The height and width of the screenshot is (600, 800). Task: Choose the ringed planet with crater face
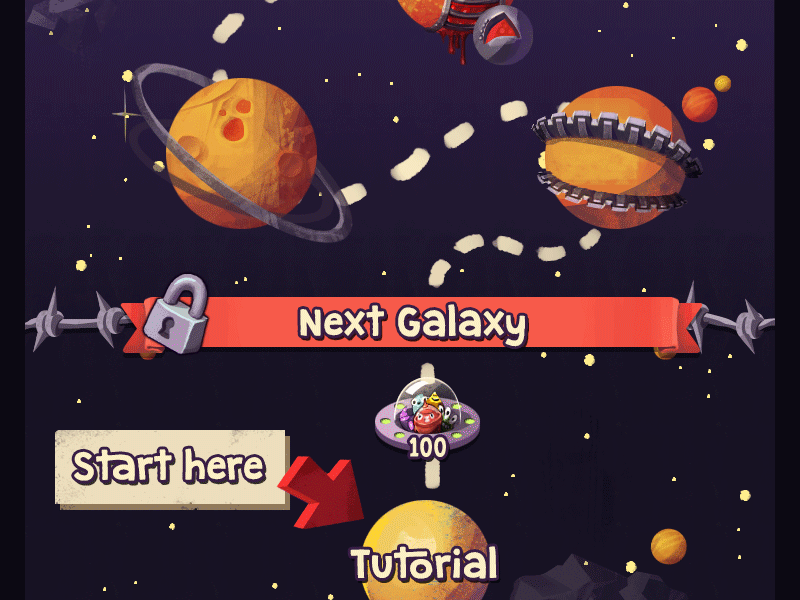[240, 150]
